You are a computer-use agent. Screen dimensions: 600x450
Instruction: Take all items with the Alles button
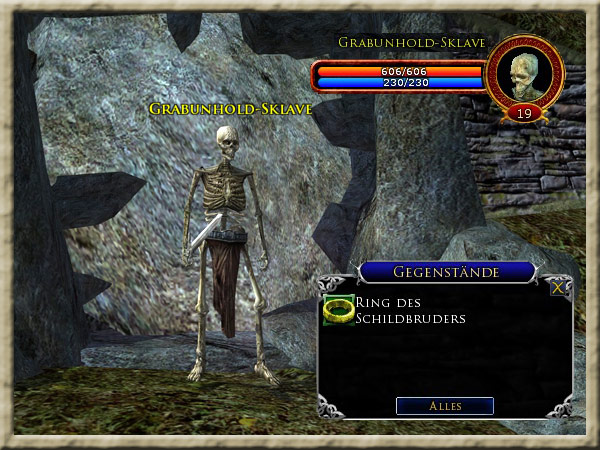445,406
